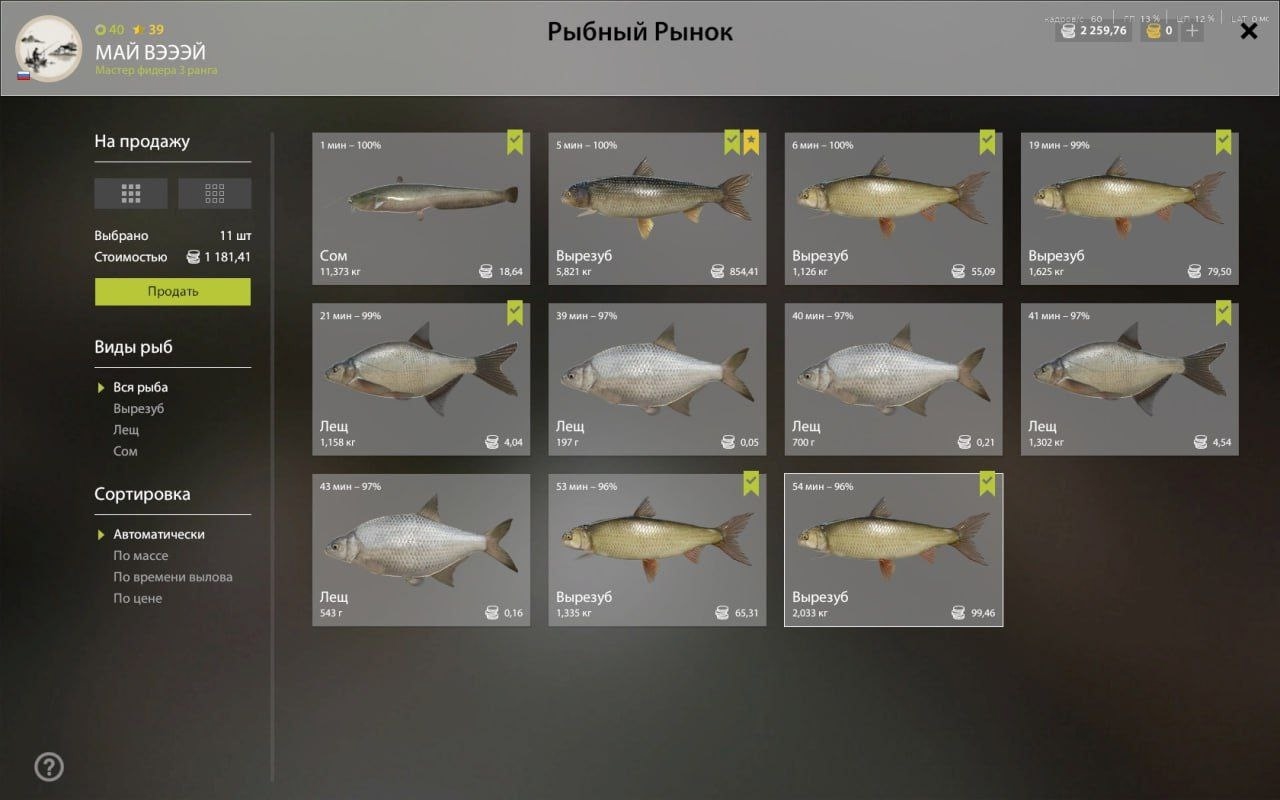Sort fish По времени вылова
The height and width of the screenshot is (800, 1280).
click(173, 577)
